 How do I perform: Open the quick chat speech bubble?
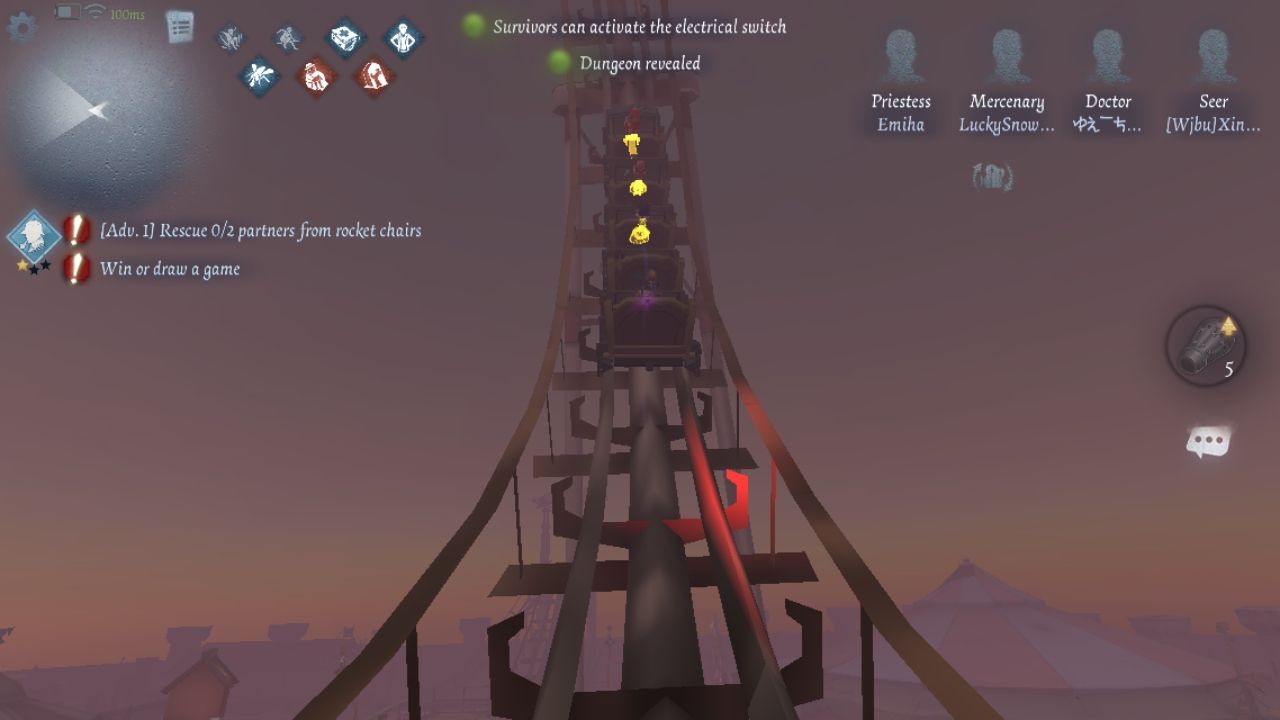1208,442
